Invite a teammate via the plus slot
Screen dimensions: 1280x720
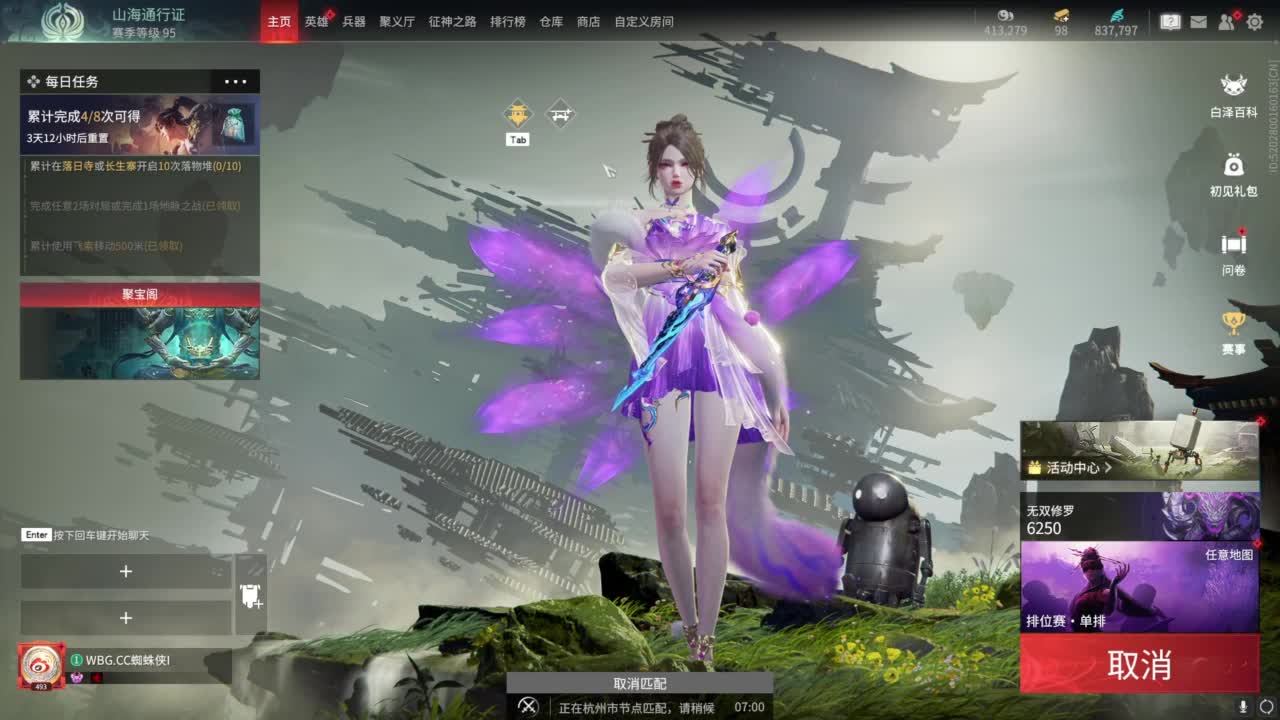click(x=126, y=571)
